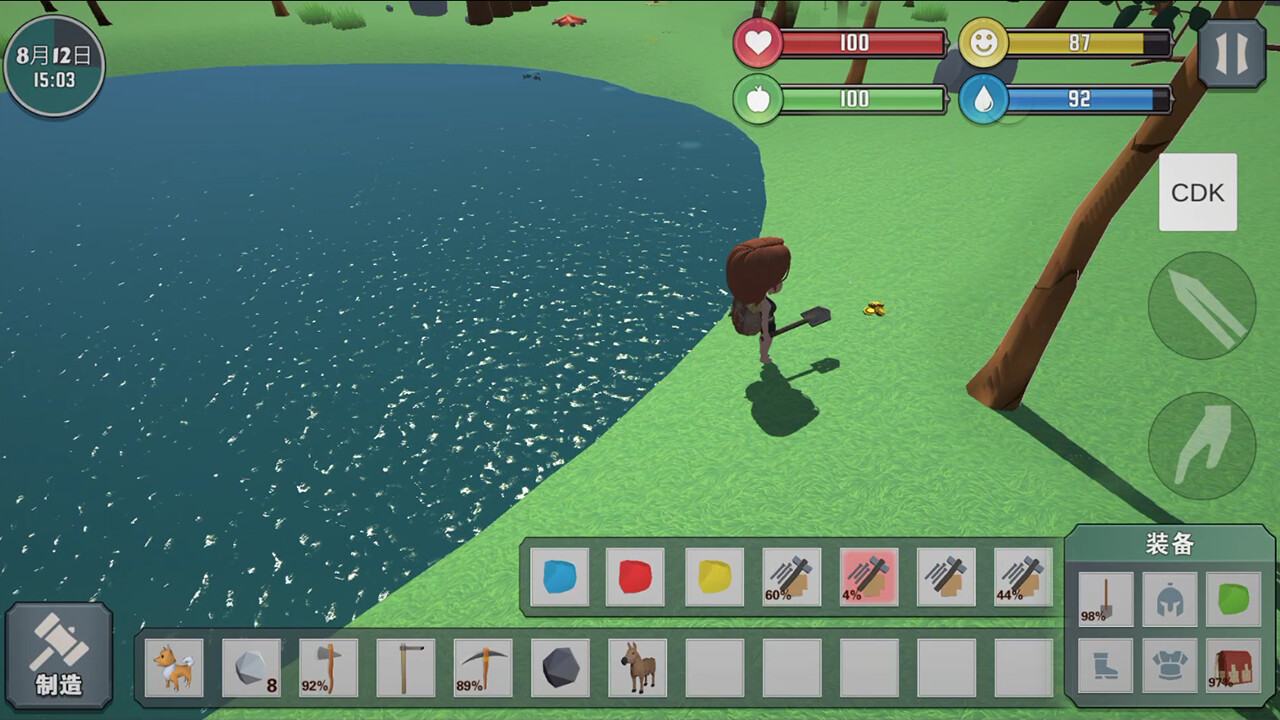Viewport: 1280px width, 720px height.
Task: Pick the pickaxe at 89% durability
Action: [483, 667]
